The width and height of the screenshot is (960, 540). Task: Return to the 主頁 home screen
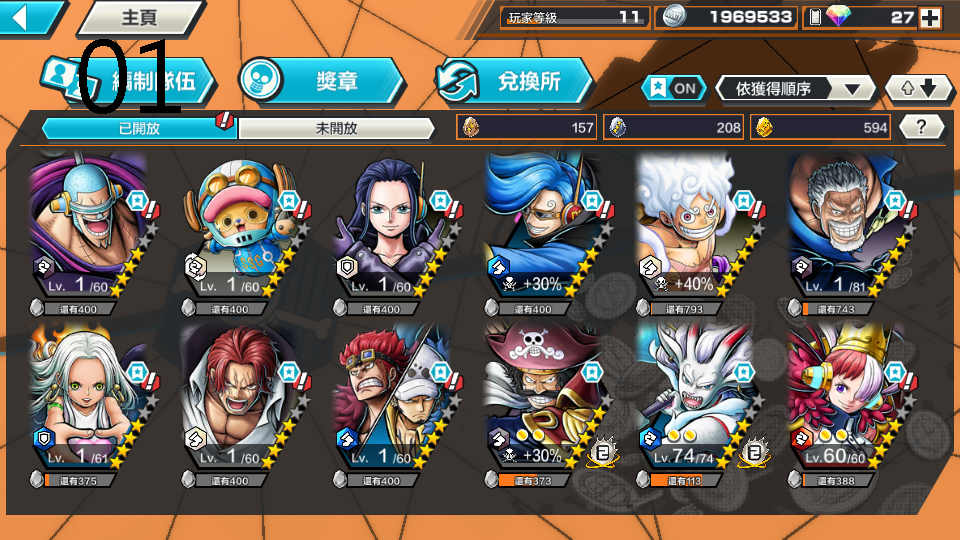point(139,17)
